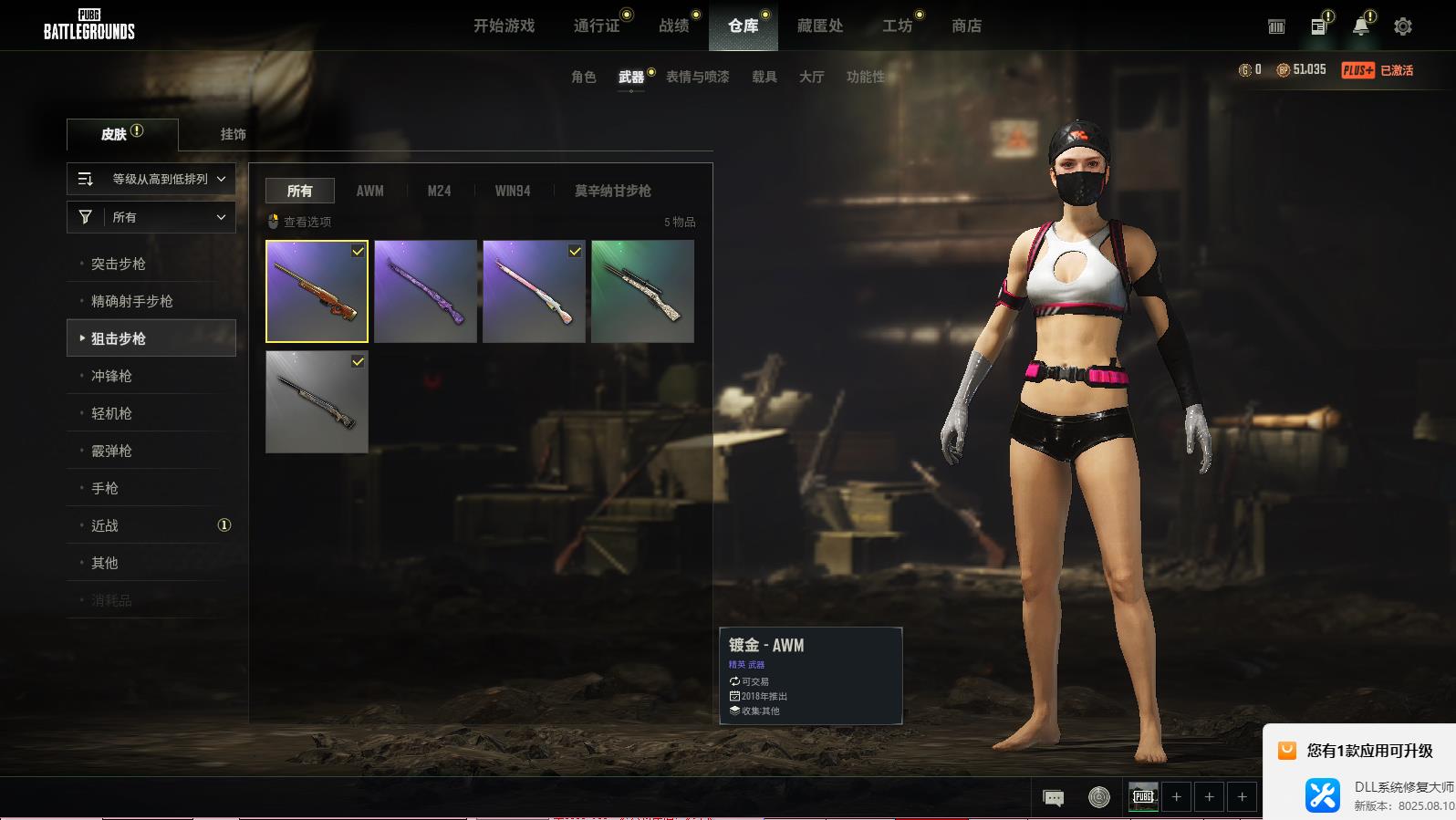Pick the green background scoped rifle skin
1456x820 pixels.
642,291
